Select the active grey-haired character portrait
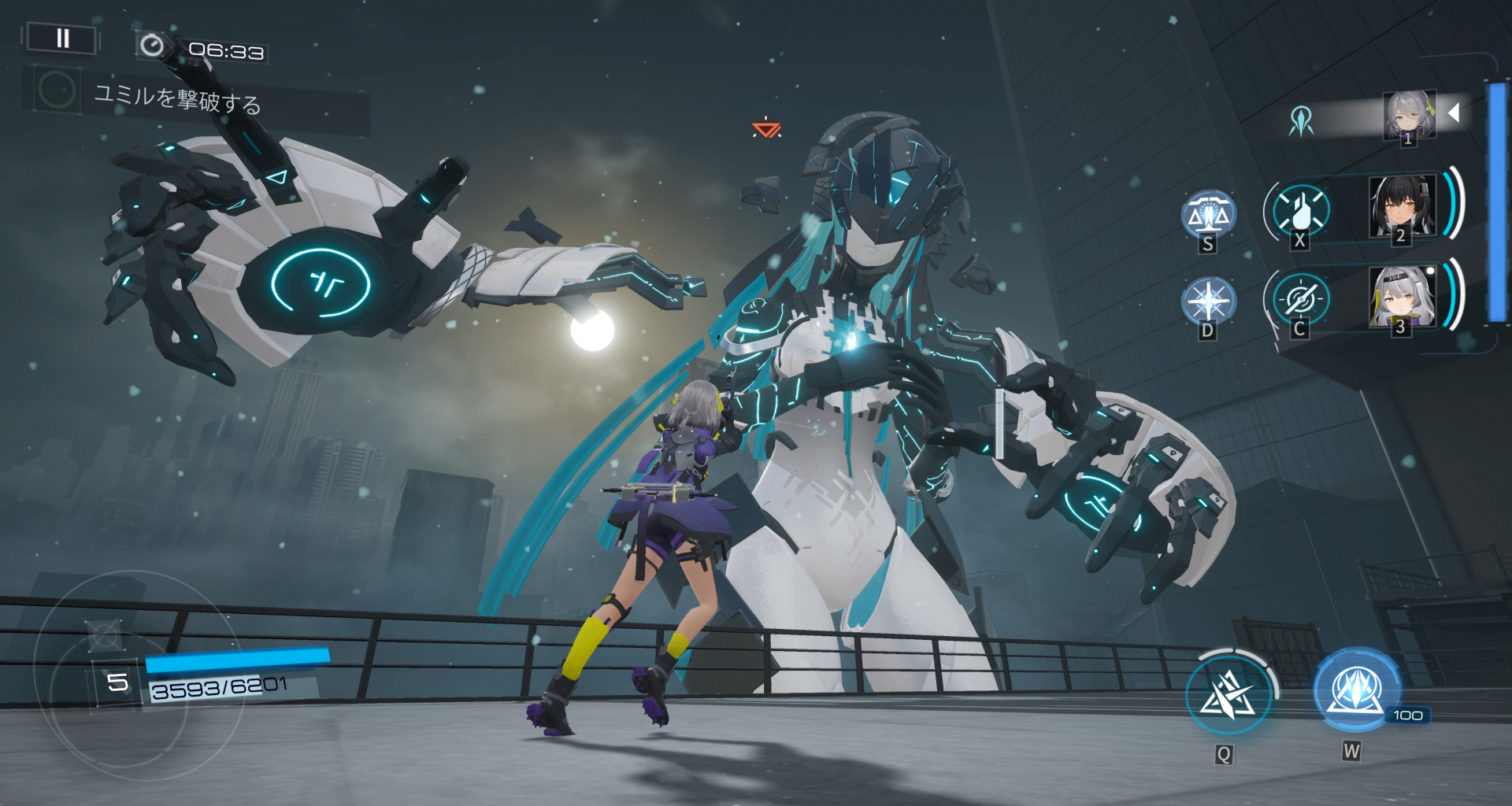The image size is (1512, 806). pos(1409,115)
